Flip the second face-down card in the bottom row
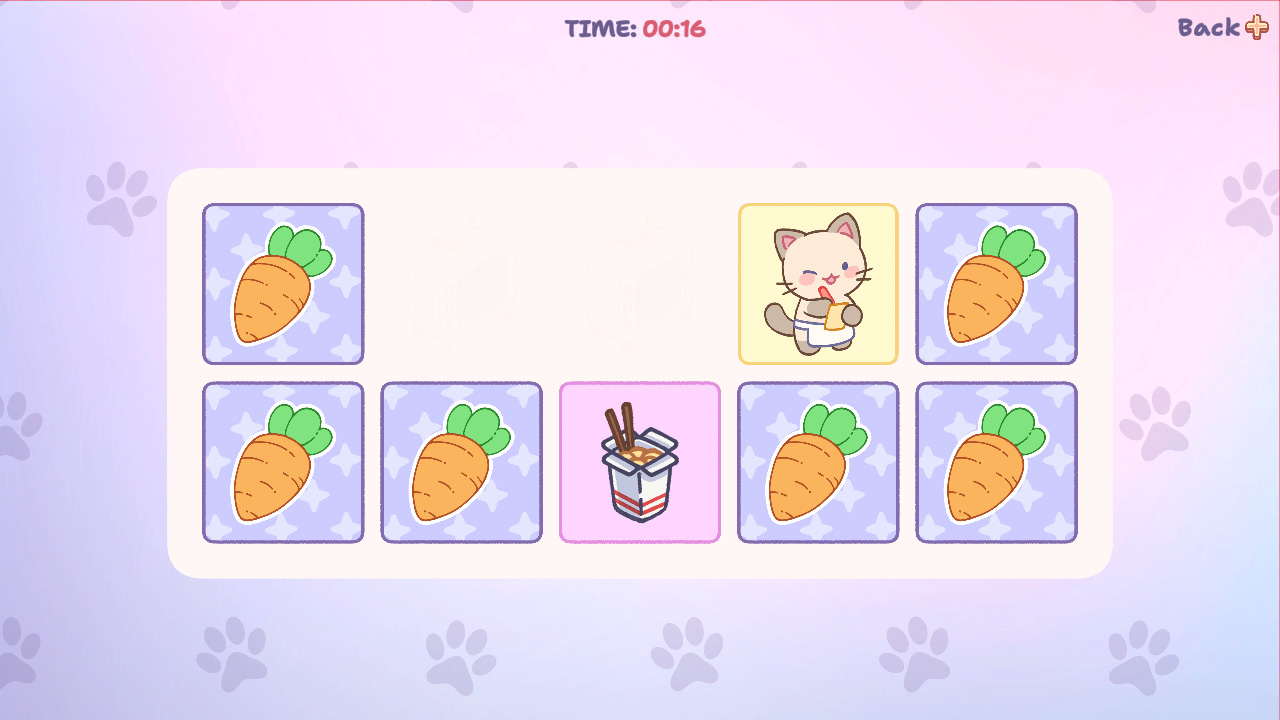 pos(461,462)
